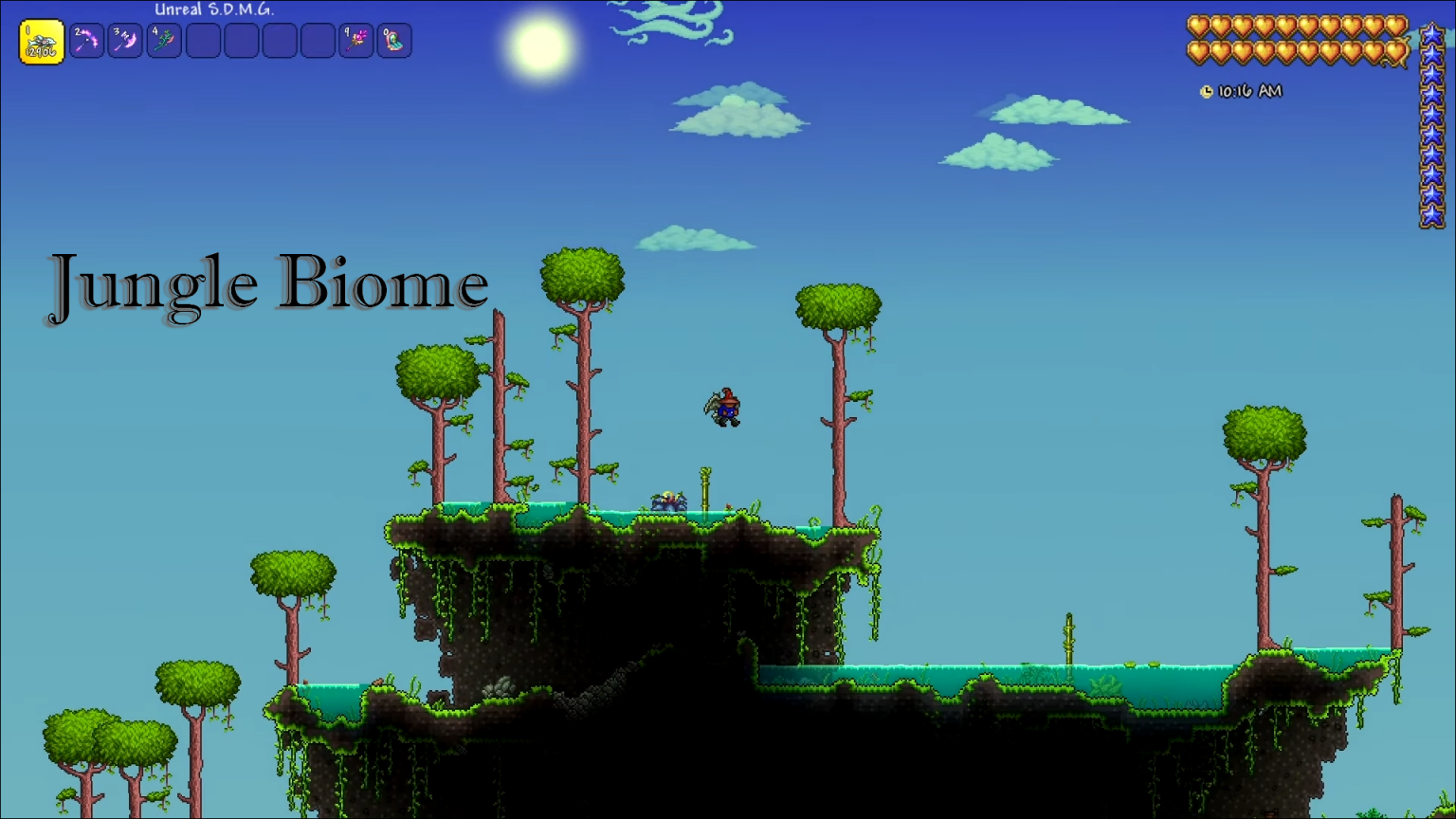
Task: Click the empty hotbar slot number 5
Action: 202,41
